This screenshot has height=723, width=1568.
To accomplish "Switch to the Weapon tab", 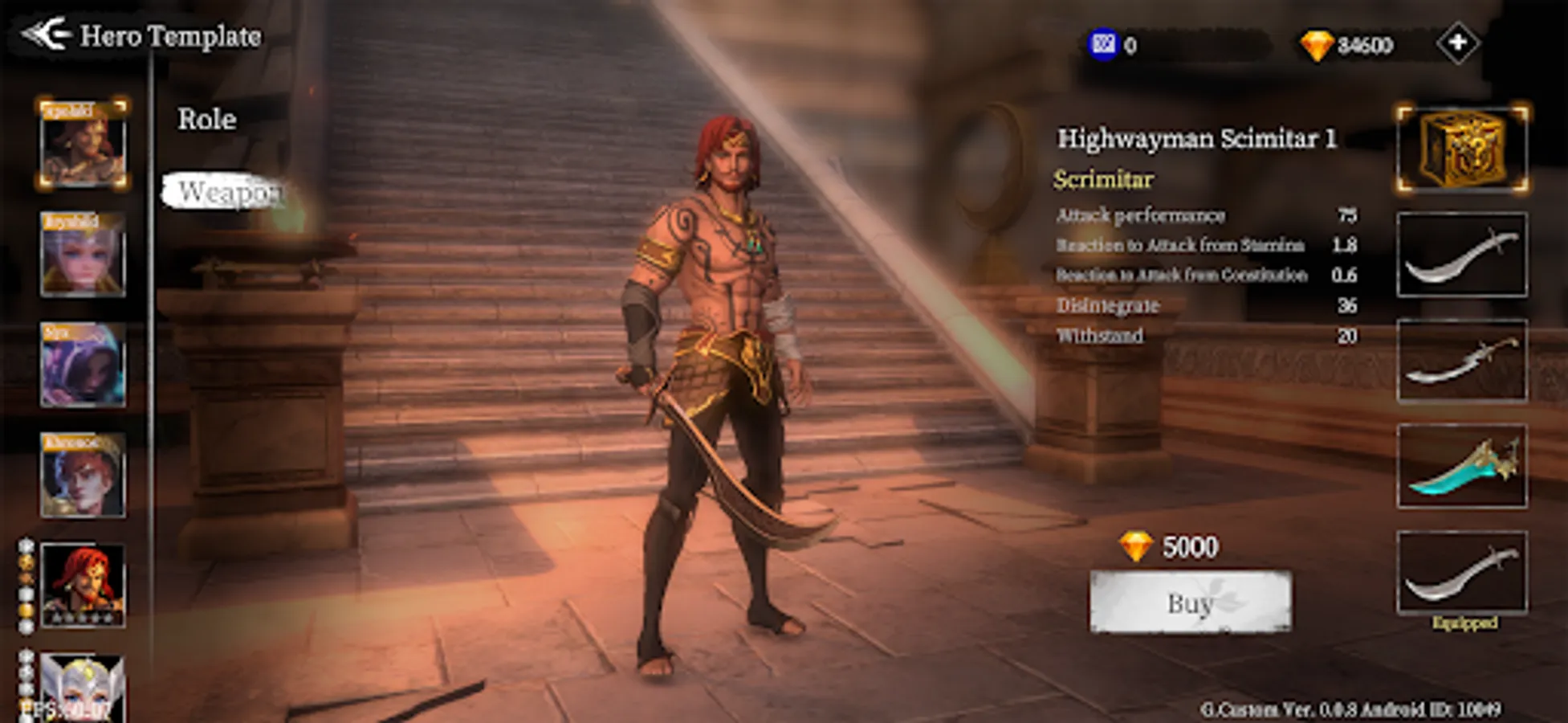I will pos(230,191).
